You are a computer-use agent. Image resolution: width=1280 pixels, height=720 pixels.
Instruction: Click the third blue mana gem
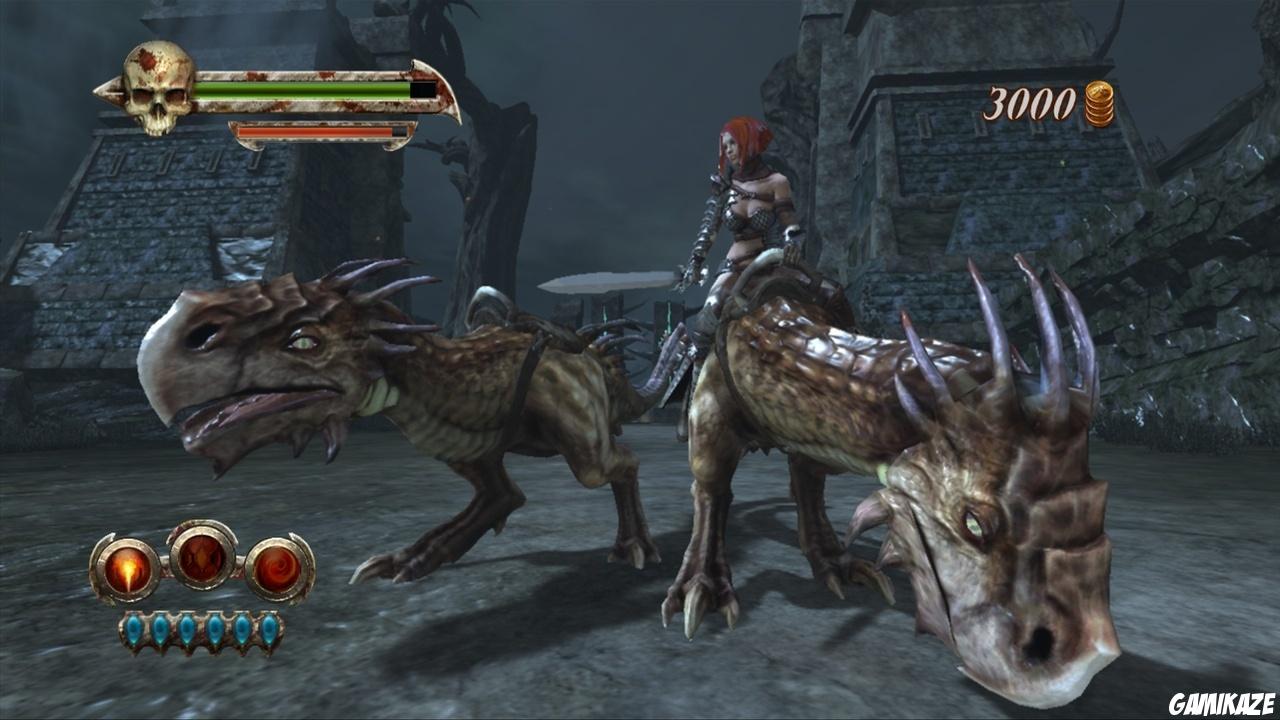[188, 629]
